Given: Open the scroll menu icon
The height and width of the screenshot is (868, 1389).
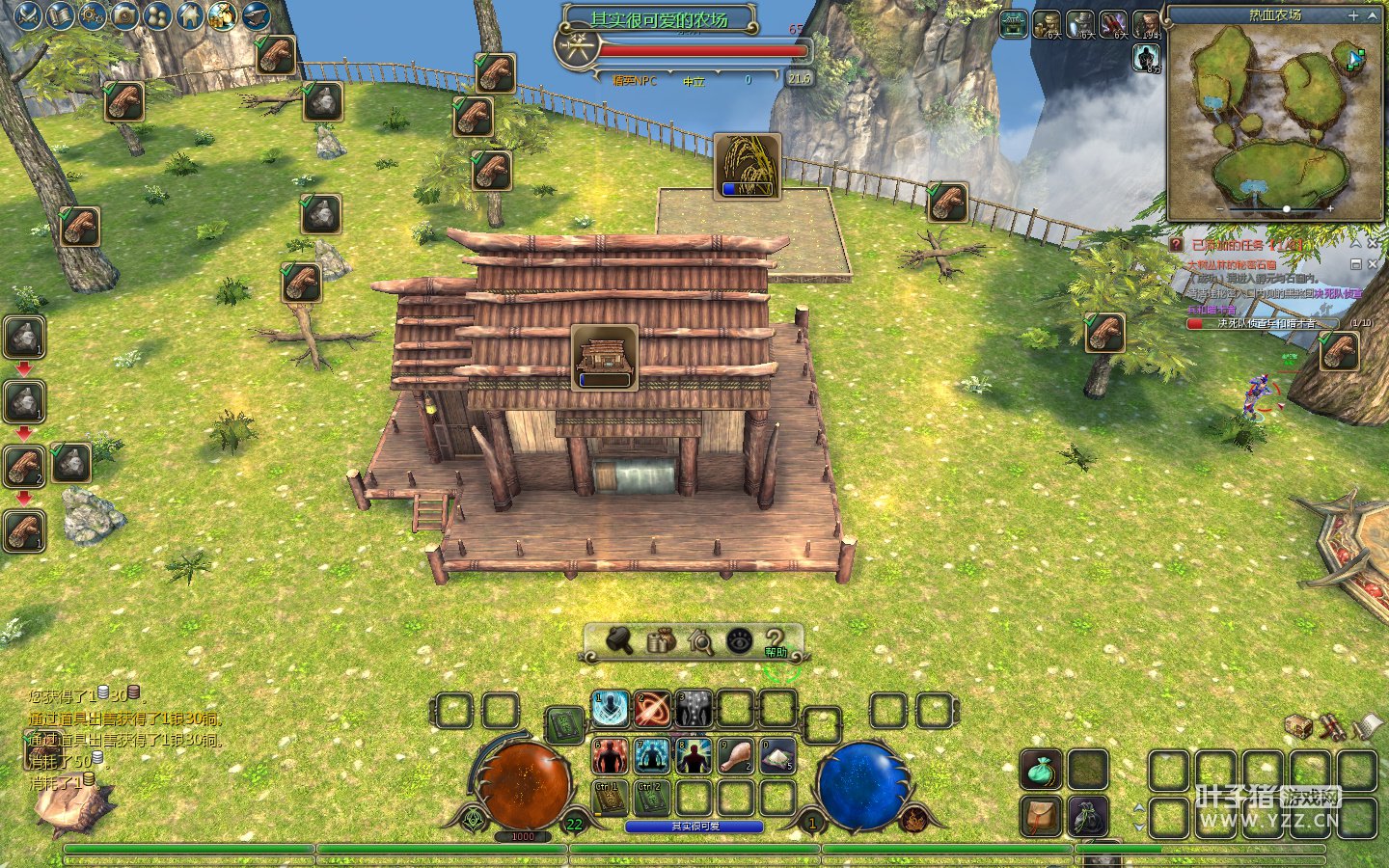Looking at the screenshot, I should click(60, 15).
